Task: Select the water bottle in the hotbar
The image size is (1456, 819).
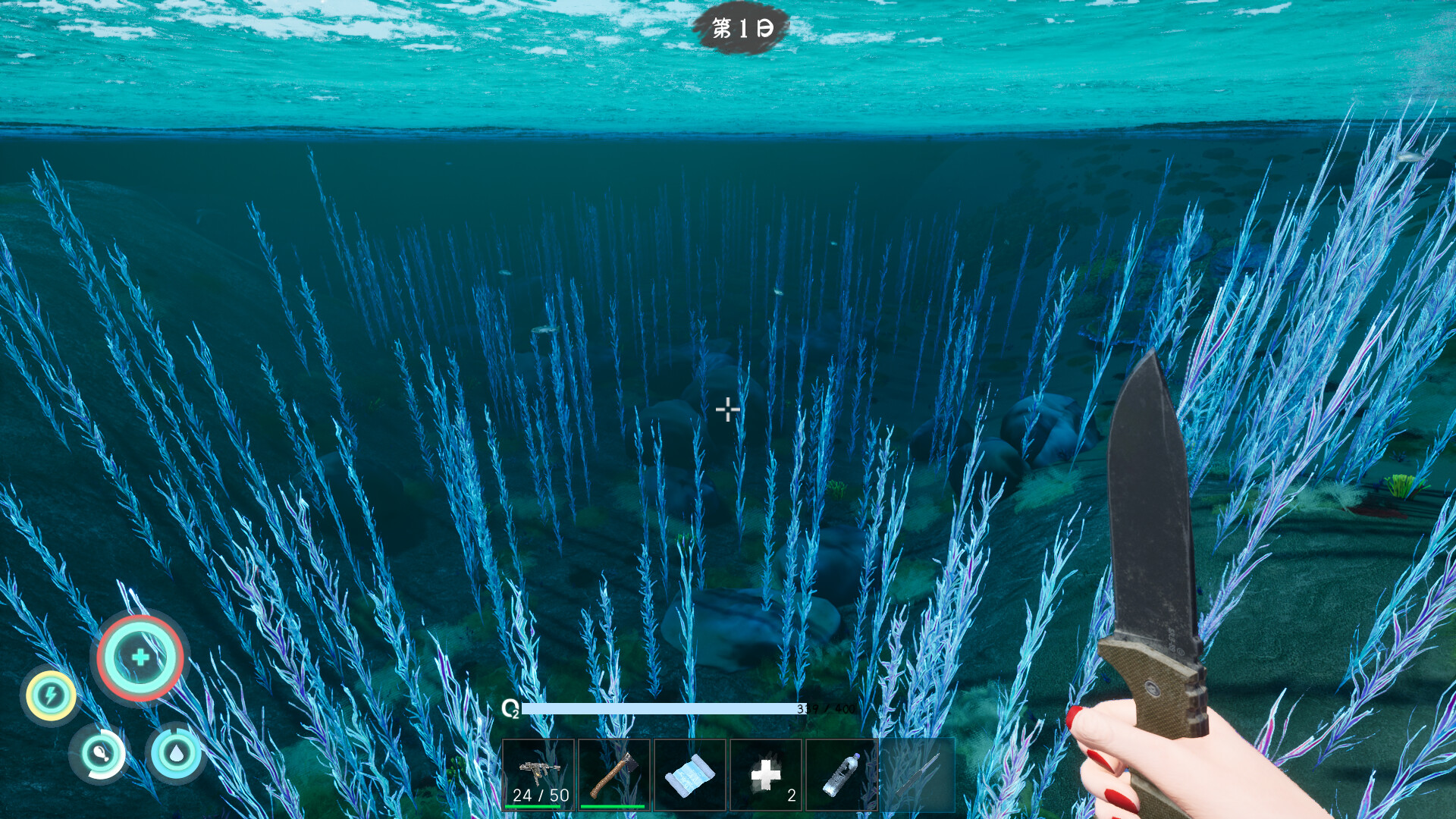Action: click(x=843, y=773)
